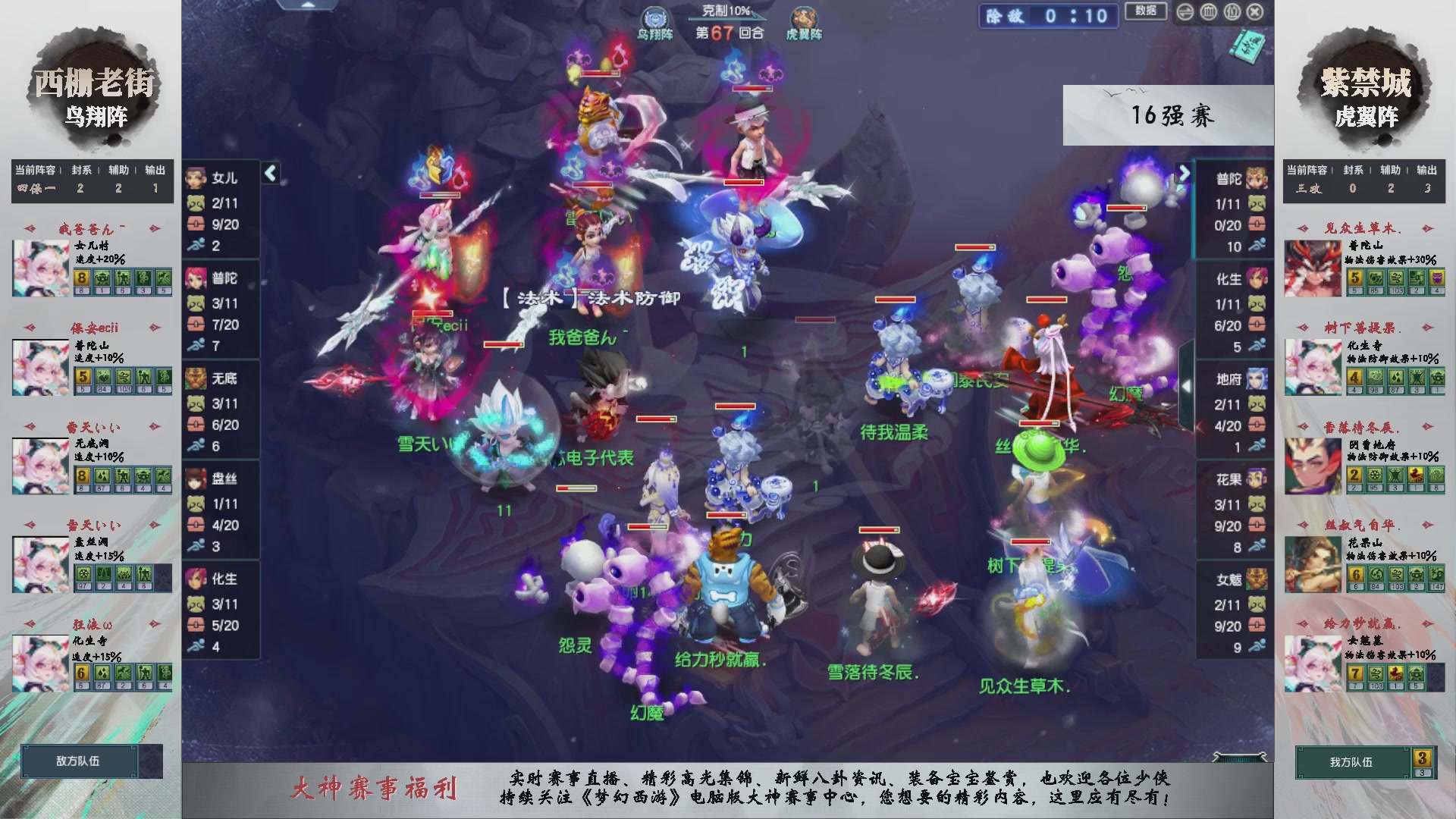Open the 数据 data panel
This screenshot has width=1456, height=819.
coord(1146,12)
